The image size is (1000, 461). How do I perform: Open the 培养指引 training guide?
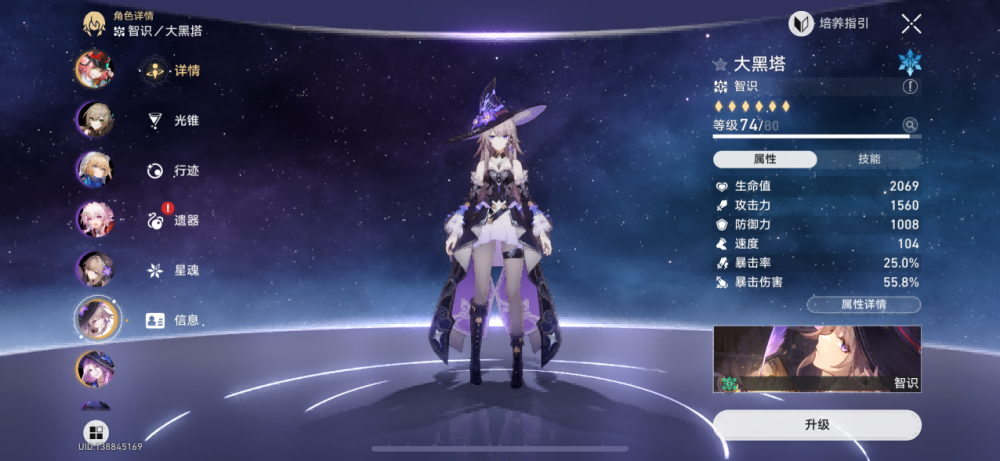click(x=829, y=23)
